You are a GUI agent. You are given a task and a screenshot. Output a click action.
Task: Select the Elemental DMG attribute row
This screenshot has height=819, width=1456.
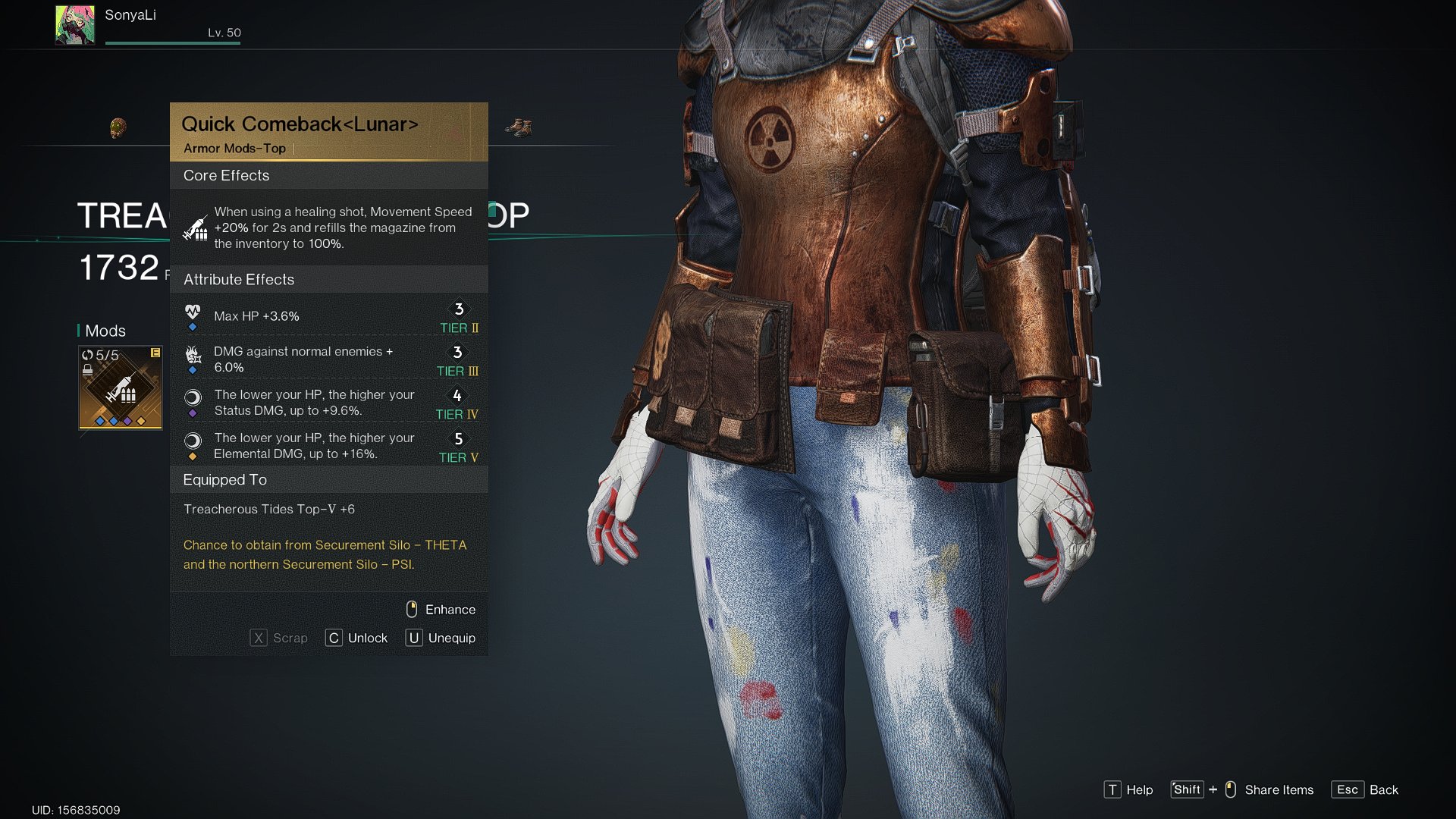pyautogui.click(x=330, y=446)
